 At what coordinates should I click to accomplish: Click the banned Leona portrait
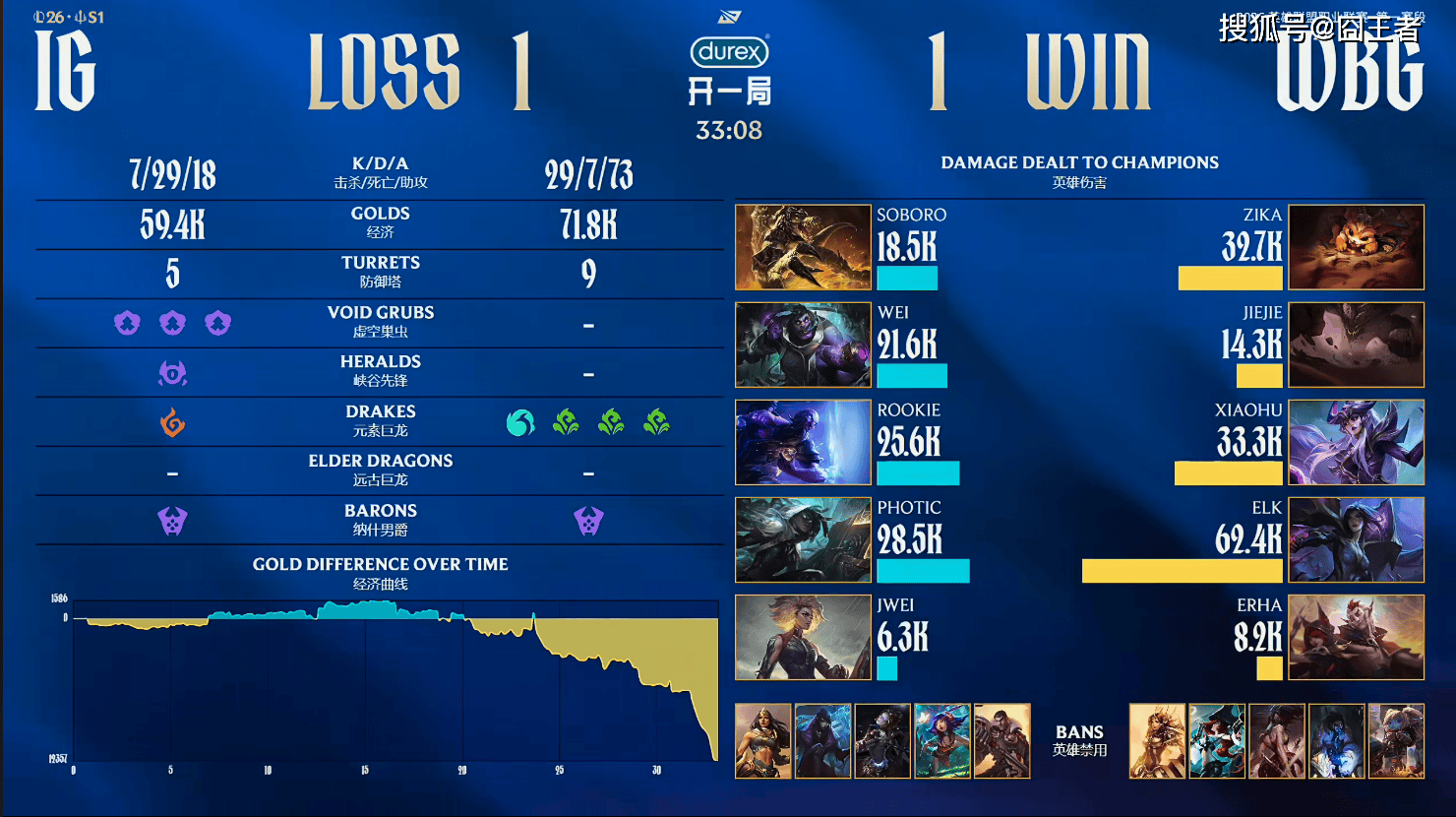click(x=1157, y=741)
